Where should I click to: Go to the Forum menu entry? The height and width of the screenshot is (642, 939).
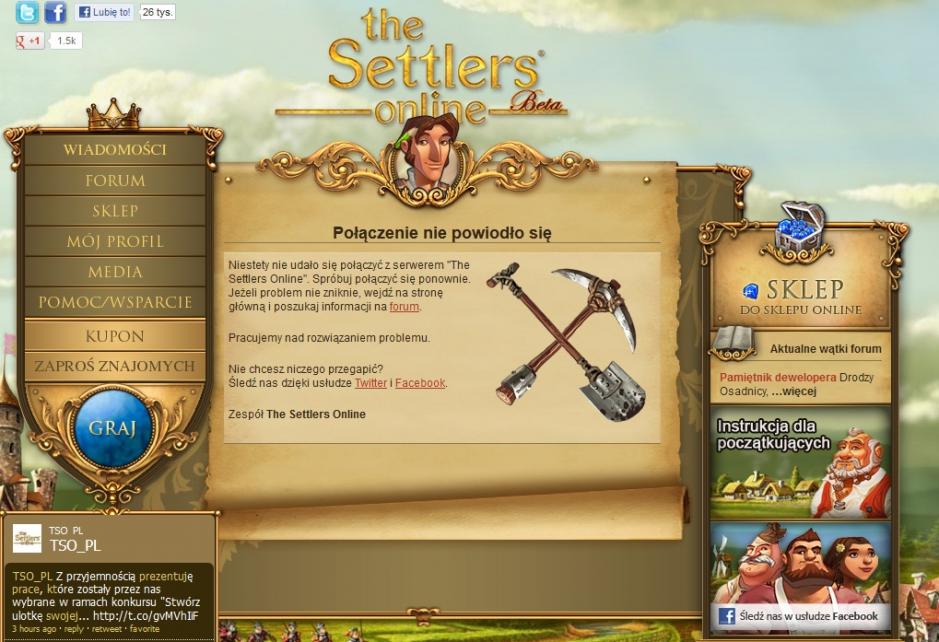(115, 181)
